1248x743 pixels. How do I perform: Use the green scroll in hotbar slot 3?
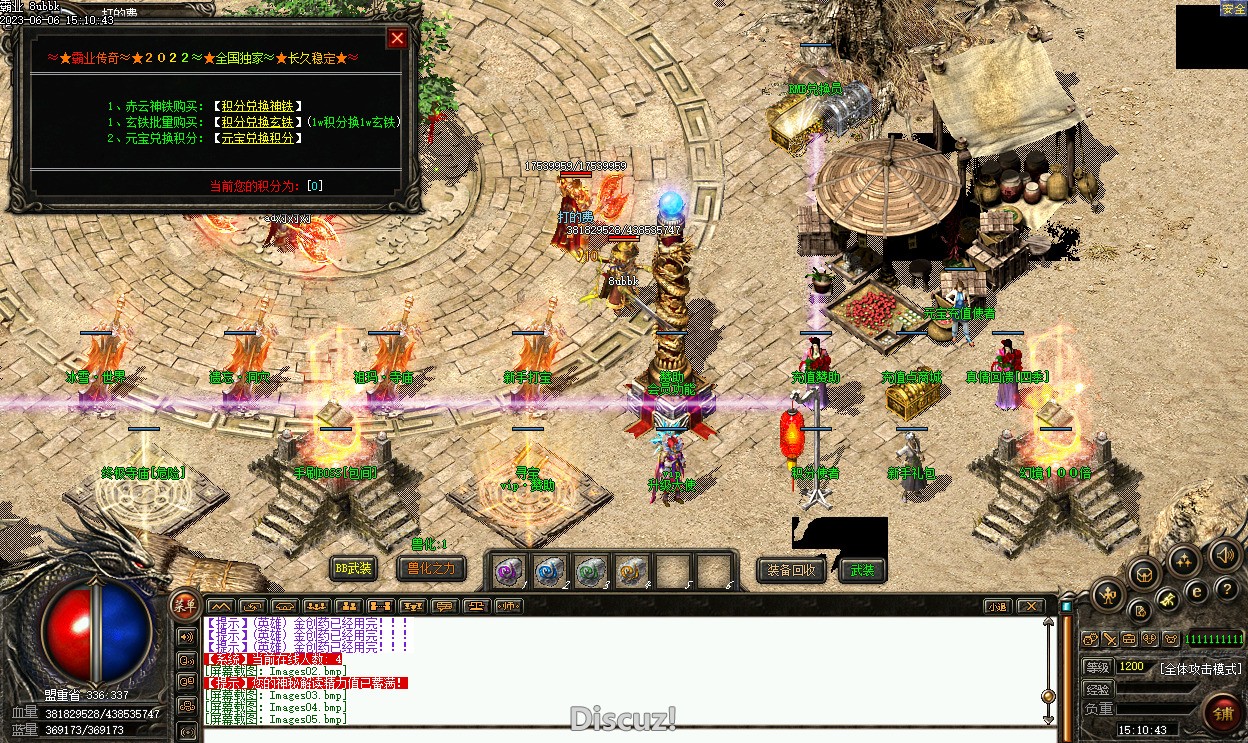click(x=590, y=571)
